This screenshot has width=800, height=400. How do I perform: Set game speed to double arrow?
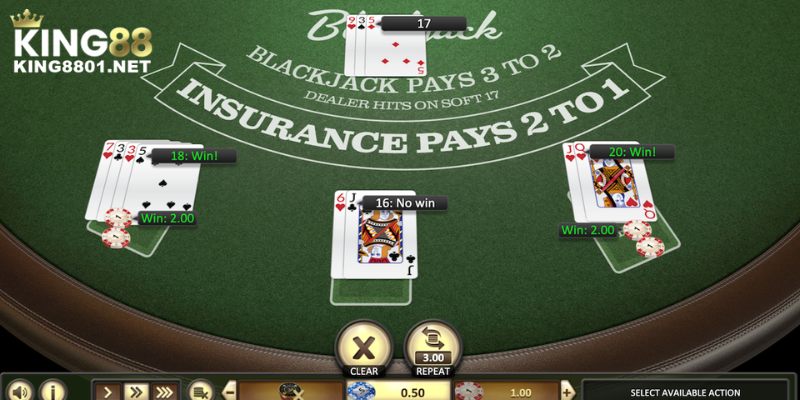(x=136, y=390)
